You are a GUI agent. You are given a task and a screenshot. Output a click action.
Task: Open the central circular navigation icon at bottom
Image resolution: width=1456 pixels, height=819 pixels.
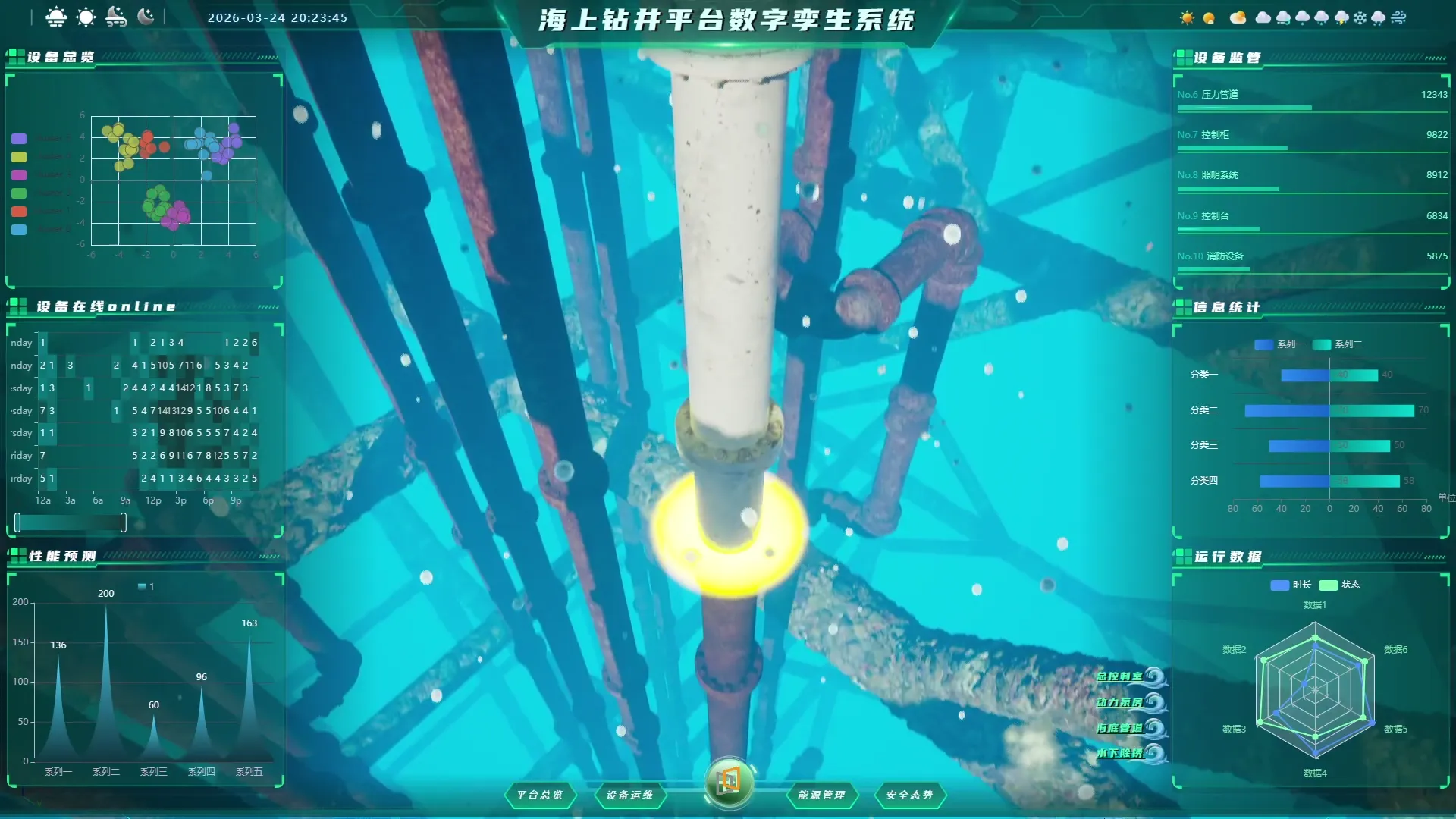[x=729, y=785]
